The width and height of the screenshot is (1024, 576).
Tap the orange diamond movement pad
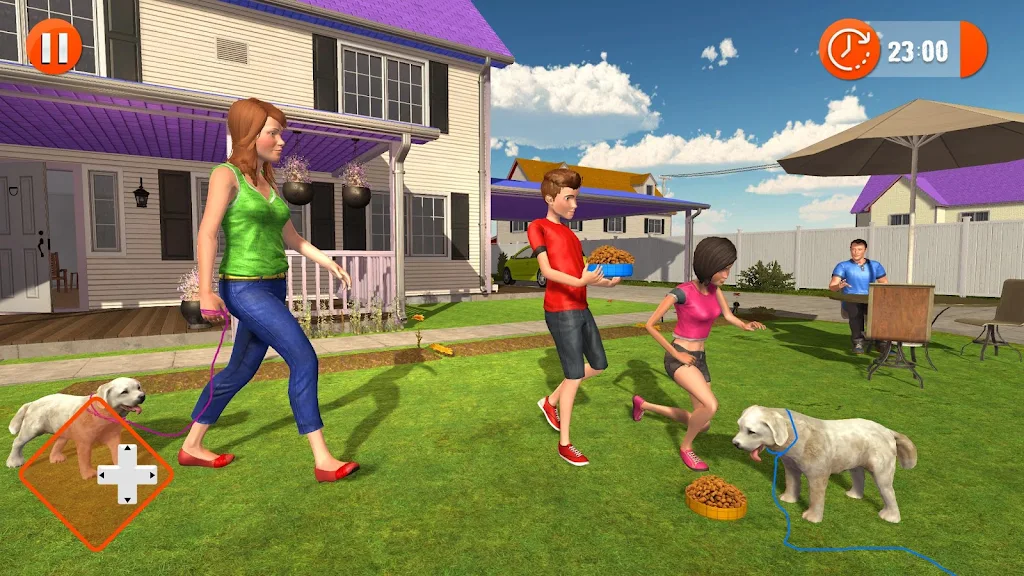97,473
